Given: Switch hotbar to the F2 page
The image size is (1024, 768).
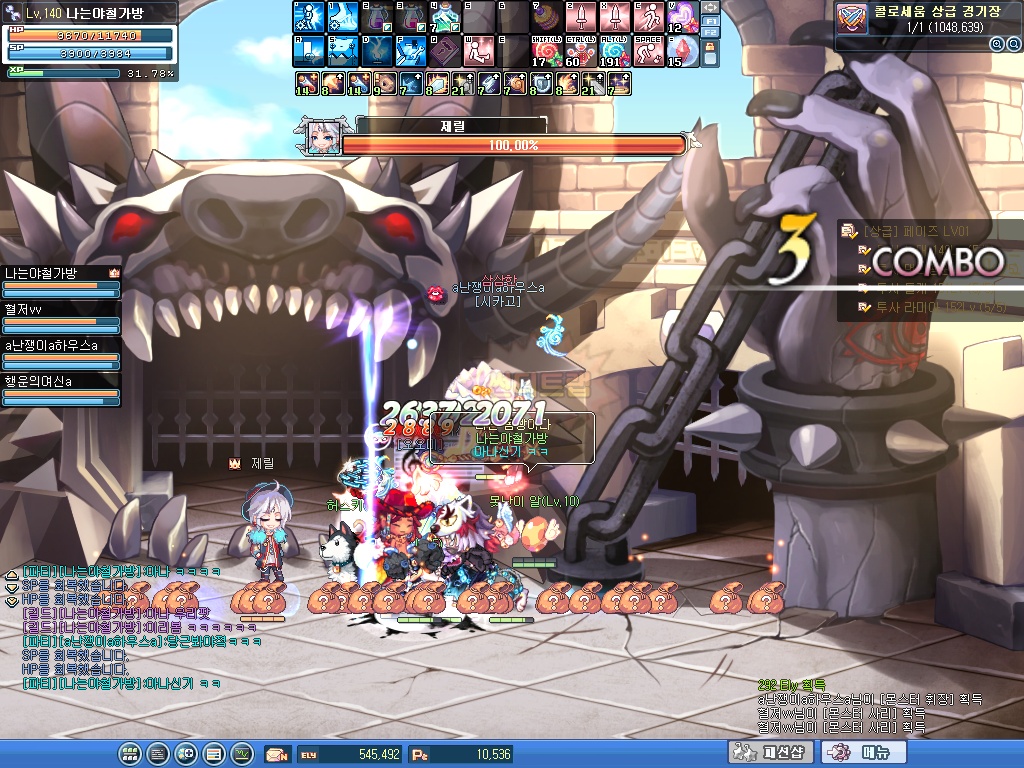Looking at the screenshot, I should tap(711, 32).
